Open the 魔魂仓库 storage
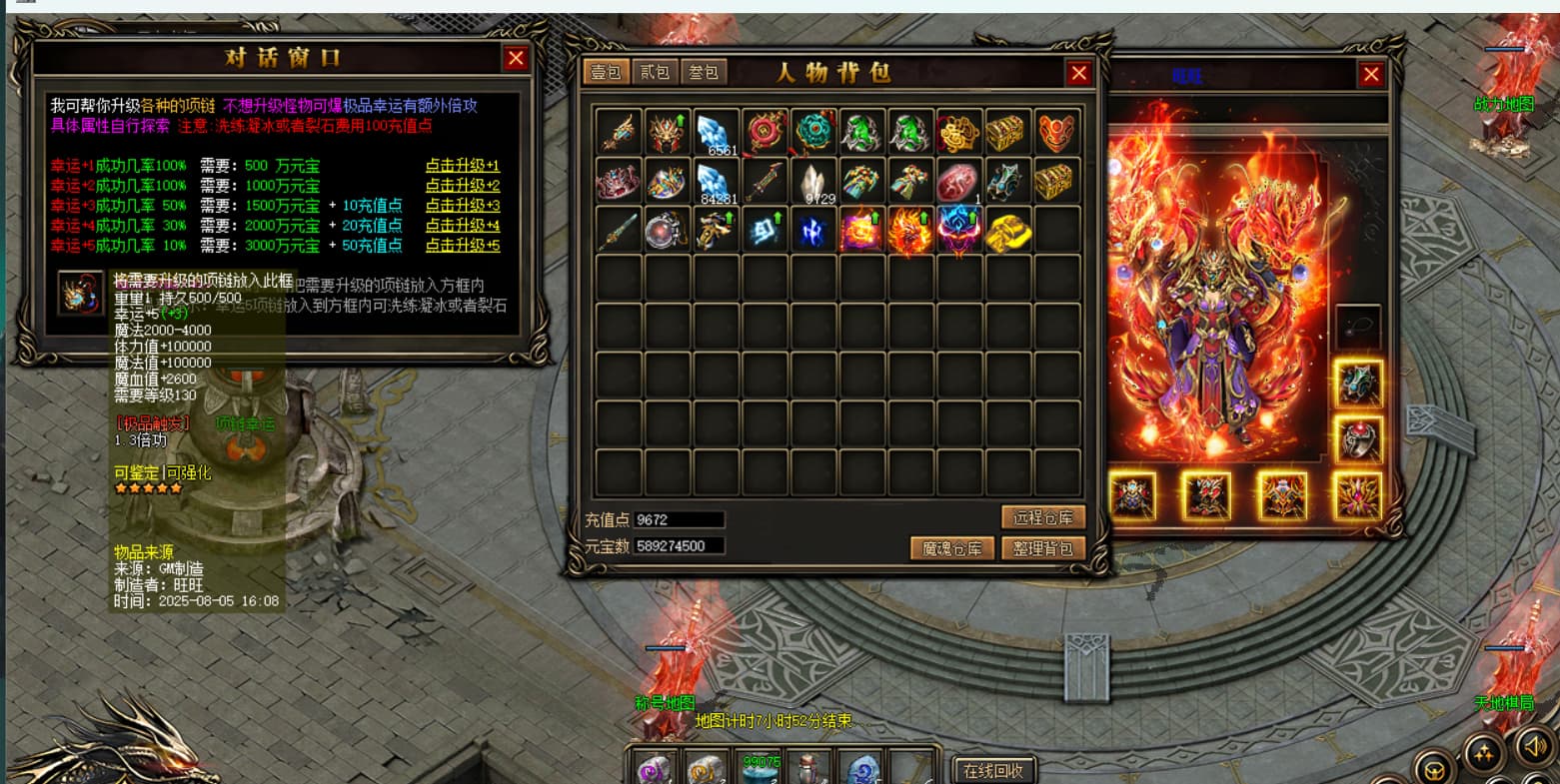The height and width of the screenshot is (784, 1560). tap(952, 548)
